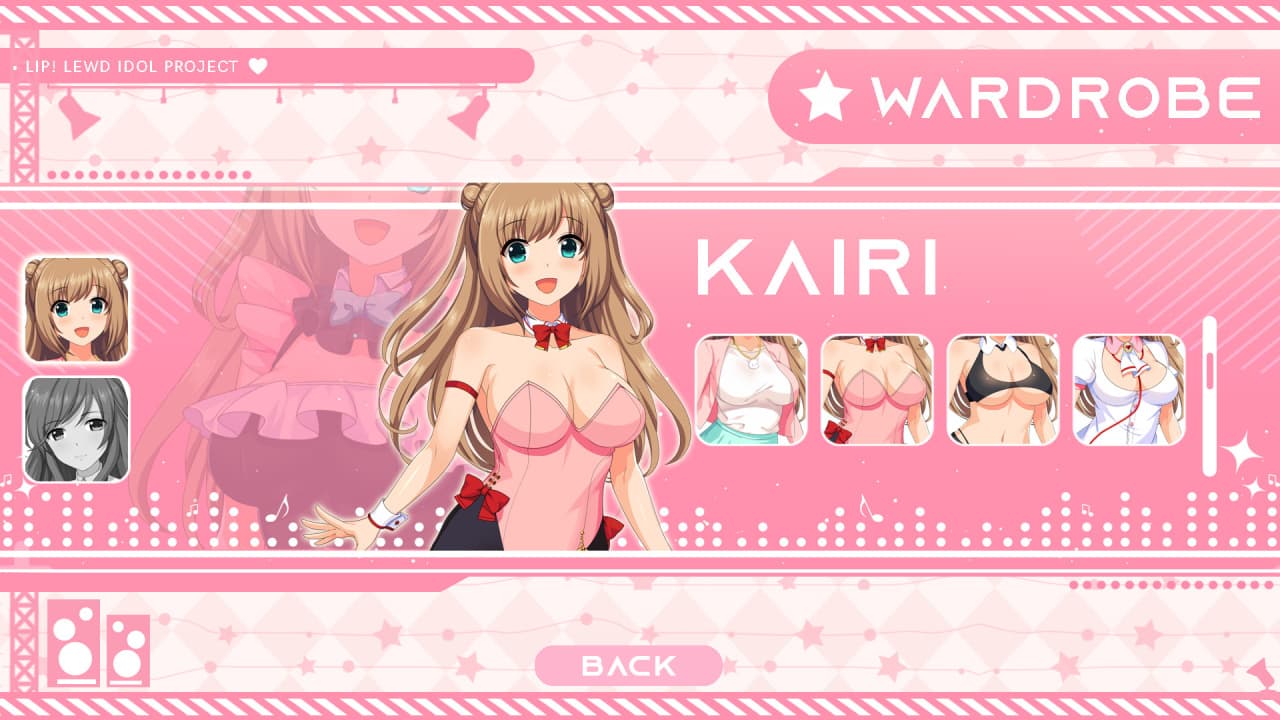Viewport: 1280px width, 720px height.
Task: Go back with the BACK button
Action: 628,666
